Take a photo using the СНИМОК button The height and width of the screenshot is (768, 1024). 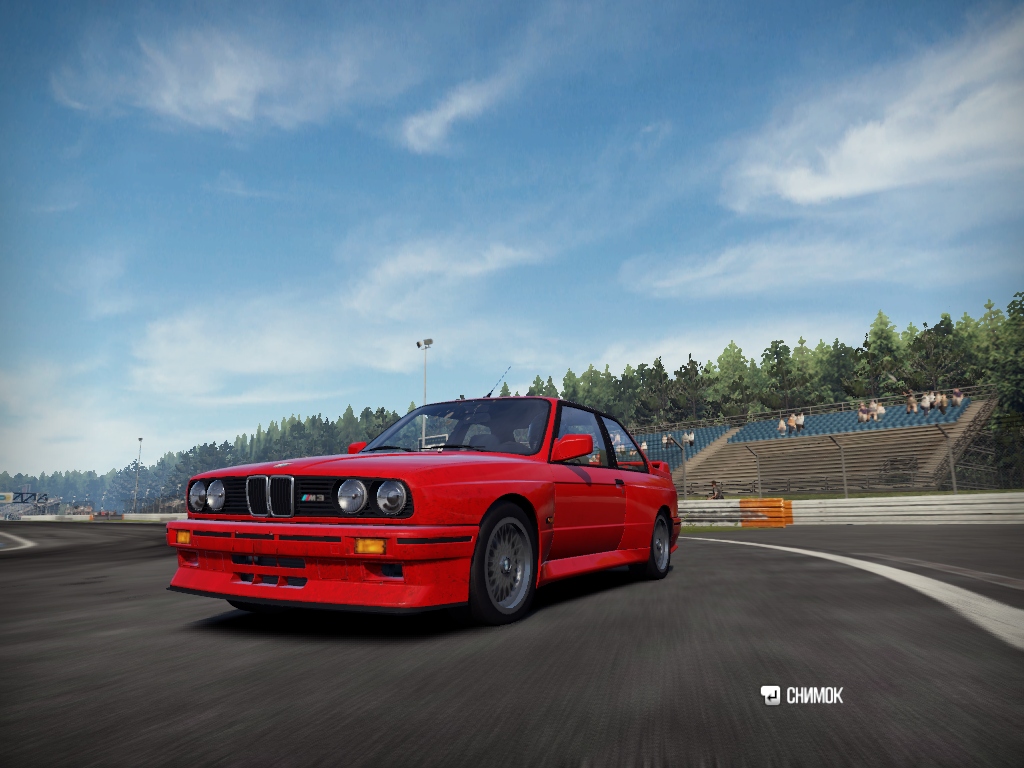[802, 695]
